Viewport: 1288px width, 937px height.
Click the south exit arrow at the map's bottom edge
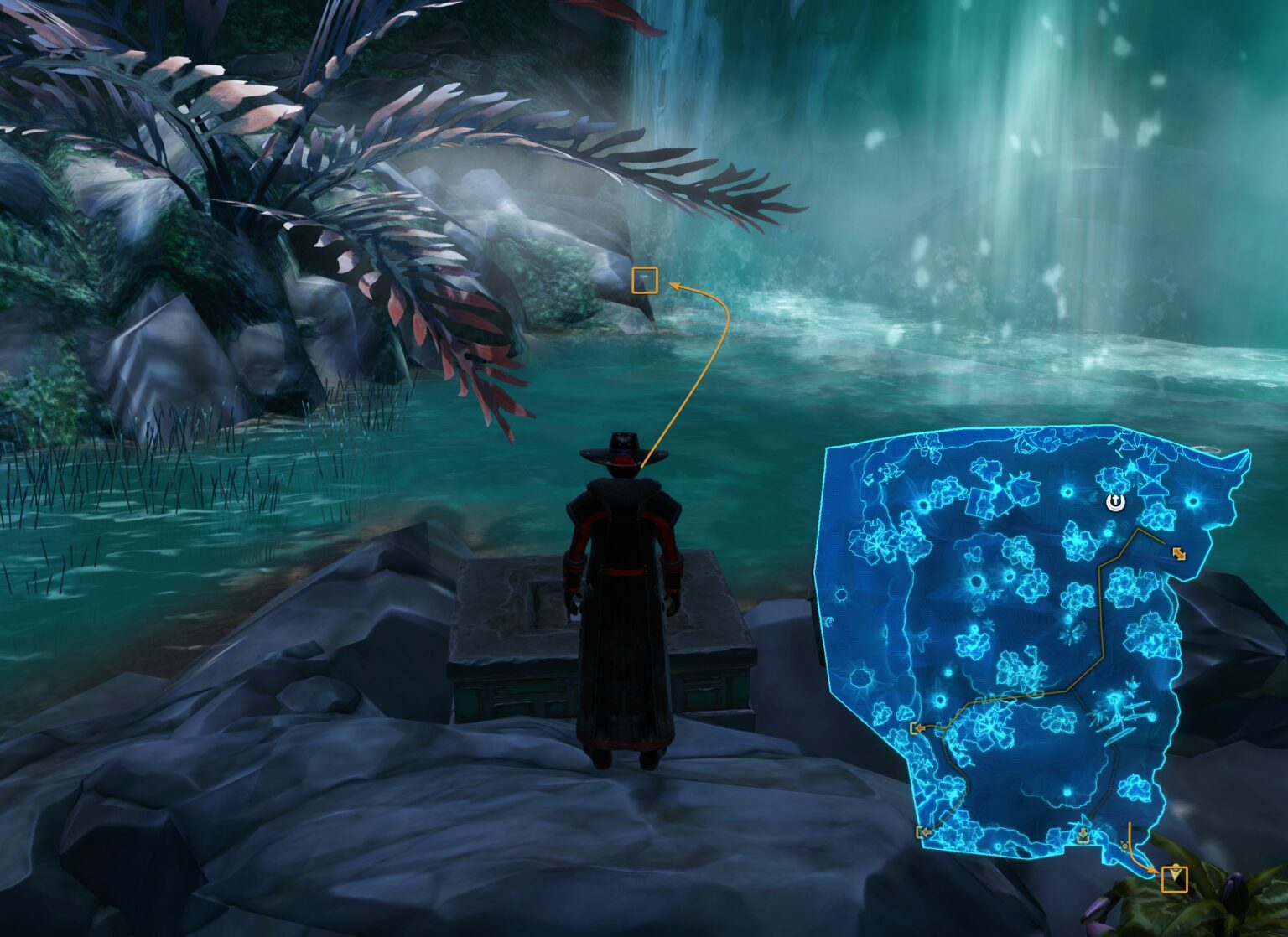point(1083,836)
